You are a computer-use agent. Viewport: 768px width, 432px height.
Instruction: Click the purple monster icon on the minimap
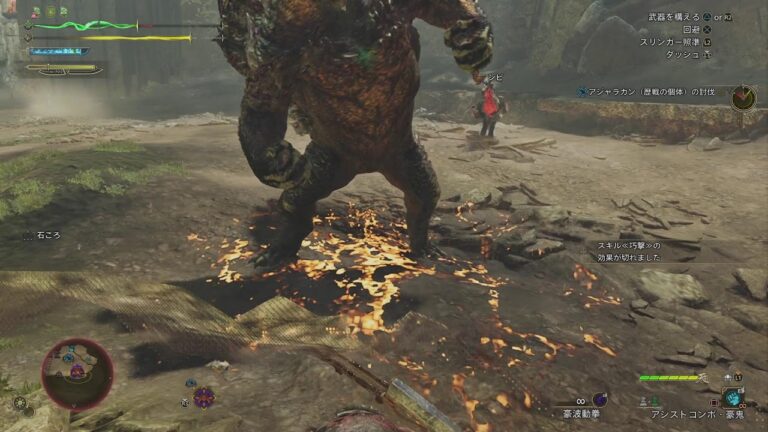[77, 372]
